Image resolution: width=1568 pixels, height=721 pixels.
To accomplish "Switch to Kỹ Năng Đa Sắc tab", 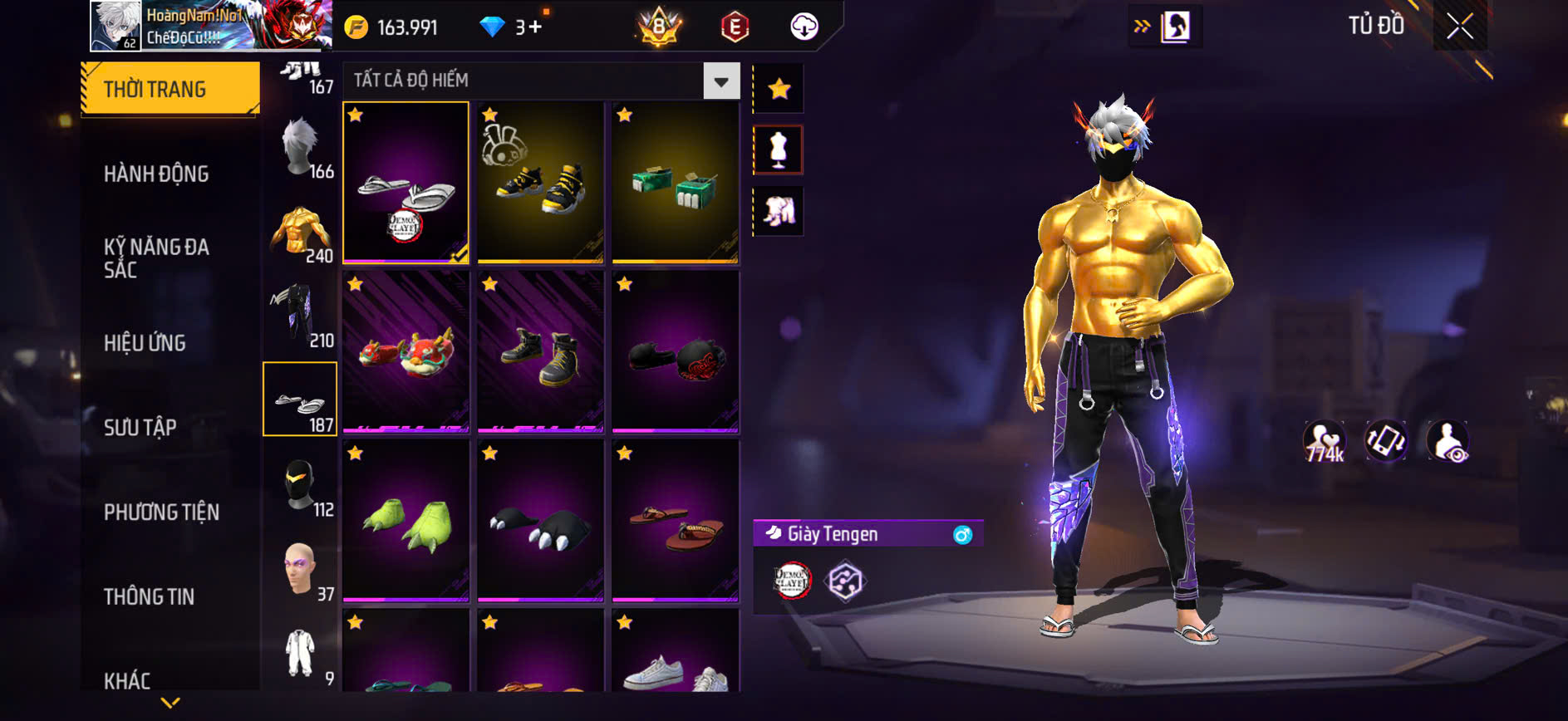I will 156,257.
